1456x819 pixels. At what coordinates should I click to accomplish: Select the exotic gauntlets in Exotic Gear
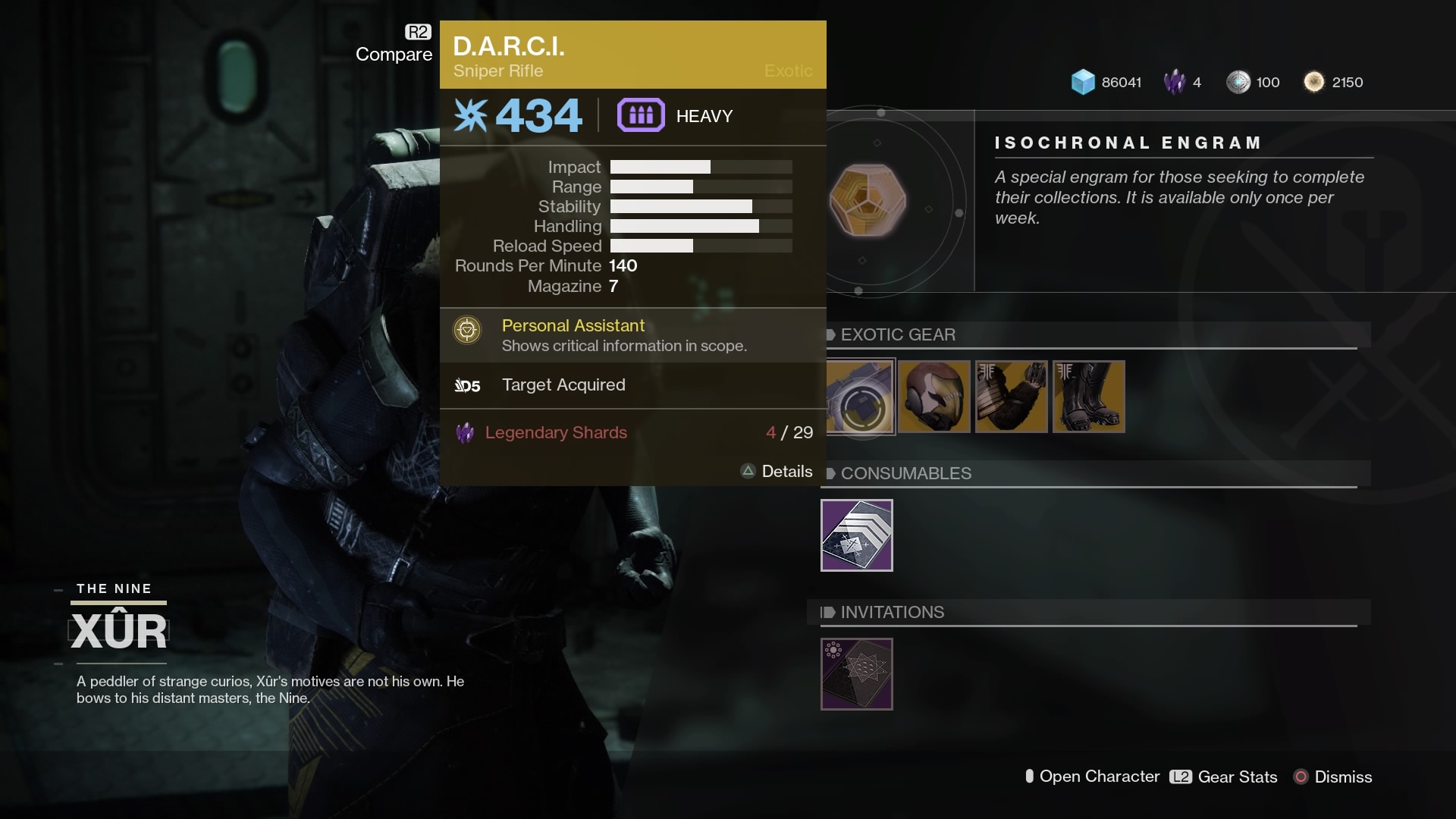click(x=1012, y=397)
